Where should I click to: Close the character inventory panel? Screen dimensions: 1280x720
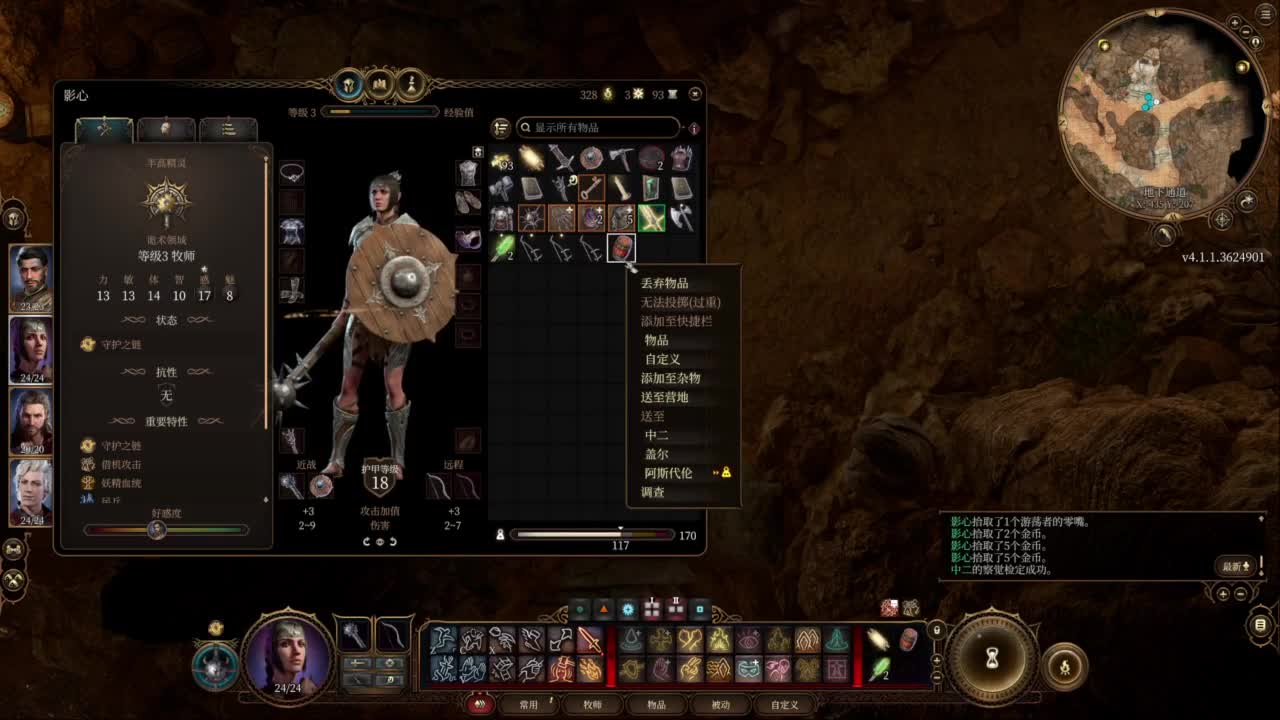coord(695,94)
